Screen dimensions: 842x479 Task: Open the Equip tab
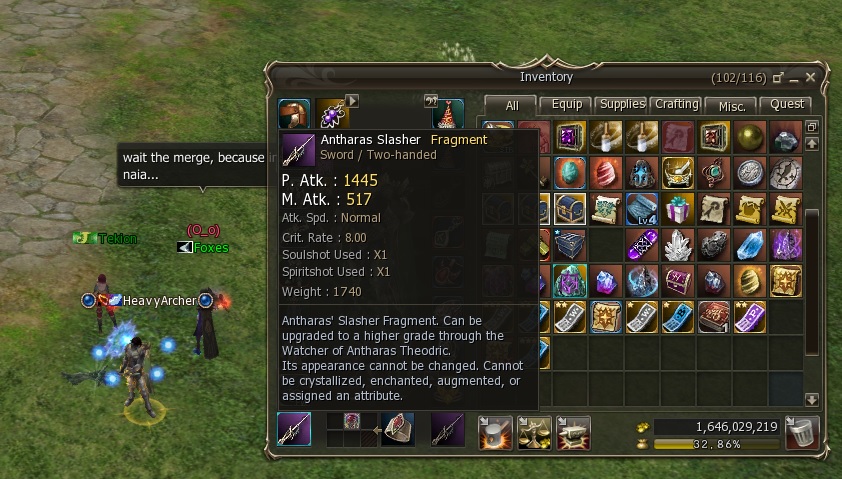[567, 104]
